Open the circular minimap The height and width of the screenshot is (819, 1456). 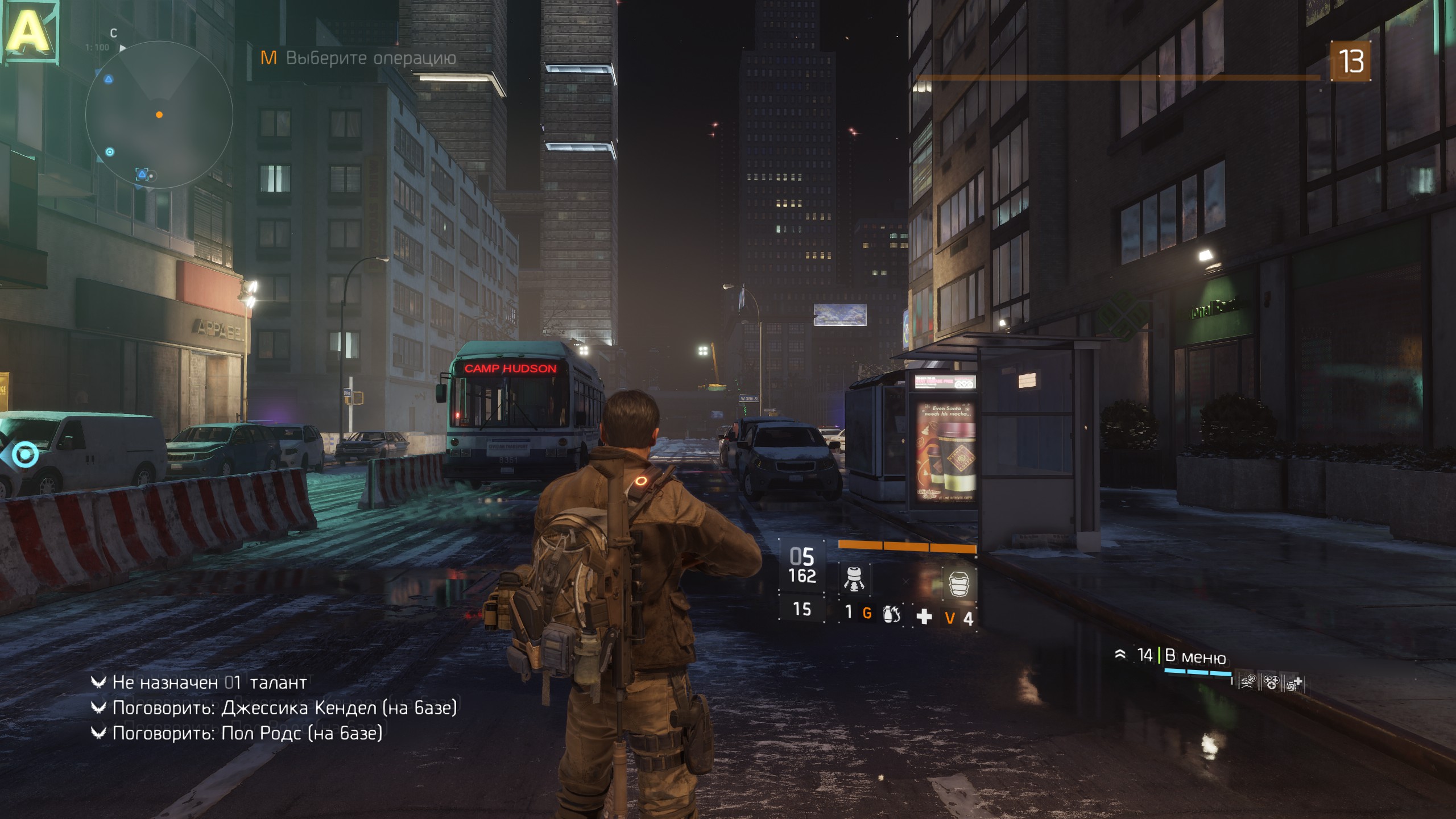click(x=159, y=115)
